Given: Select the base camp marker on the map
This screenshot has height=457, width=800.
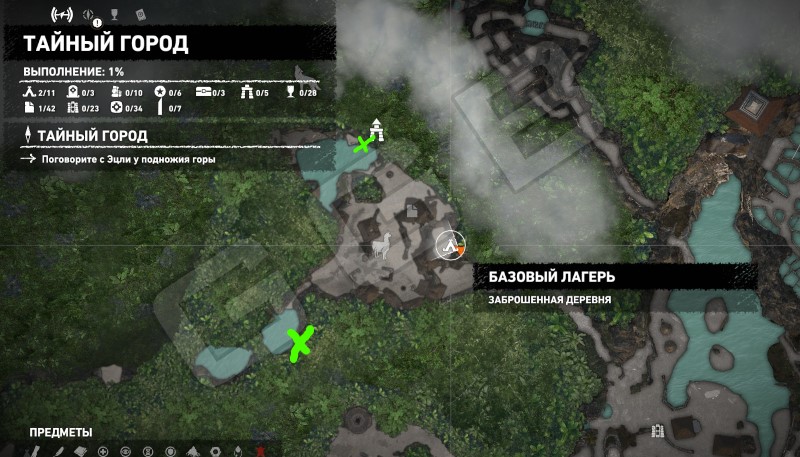Looking at the screenshot, I should coord(451,243).
